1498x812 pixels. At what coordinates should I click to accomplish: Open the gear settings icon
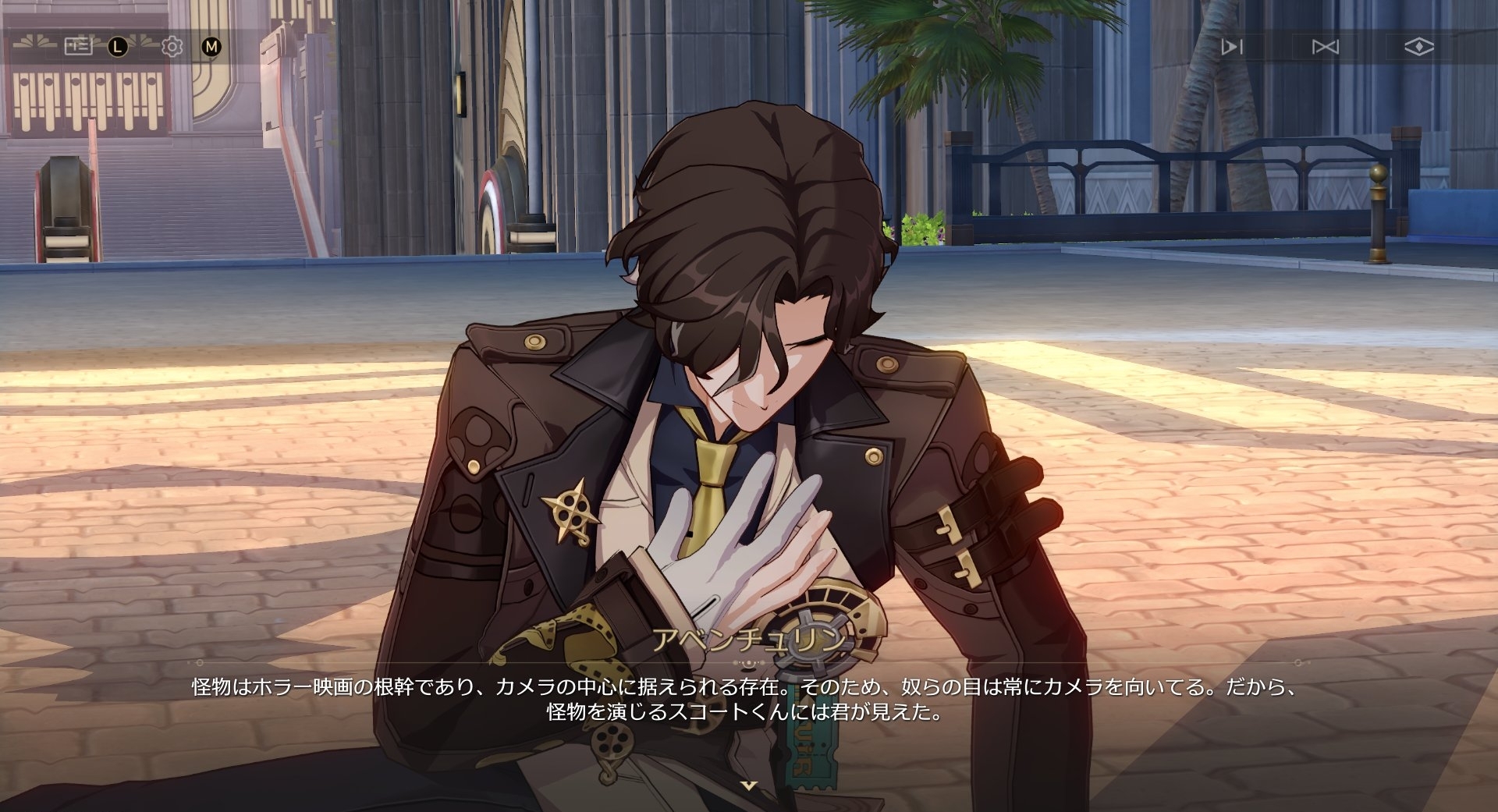172,47
